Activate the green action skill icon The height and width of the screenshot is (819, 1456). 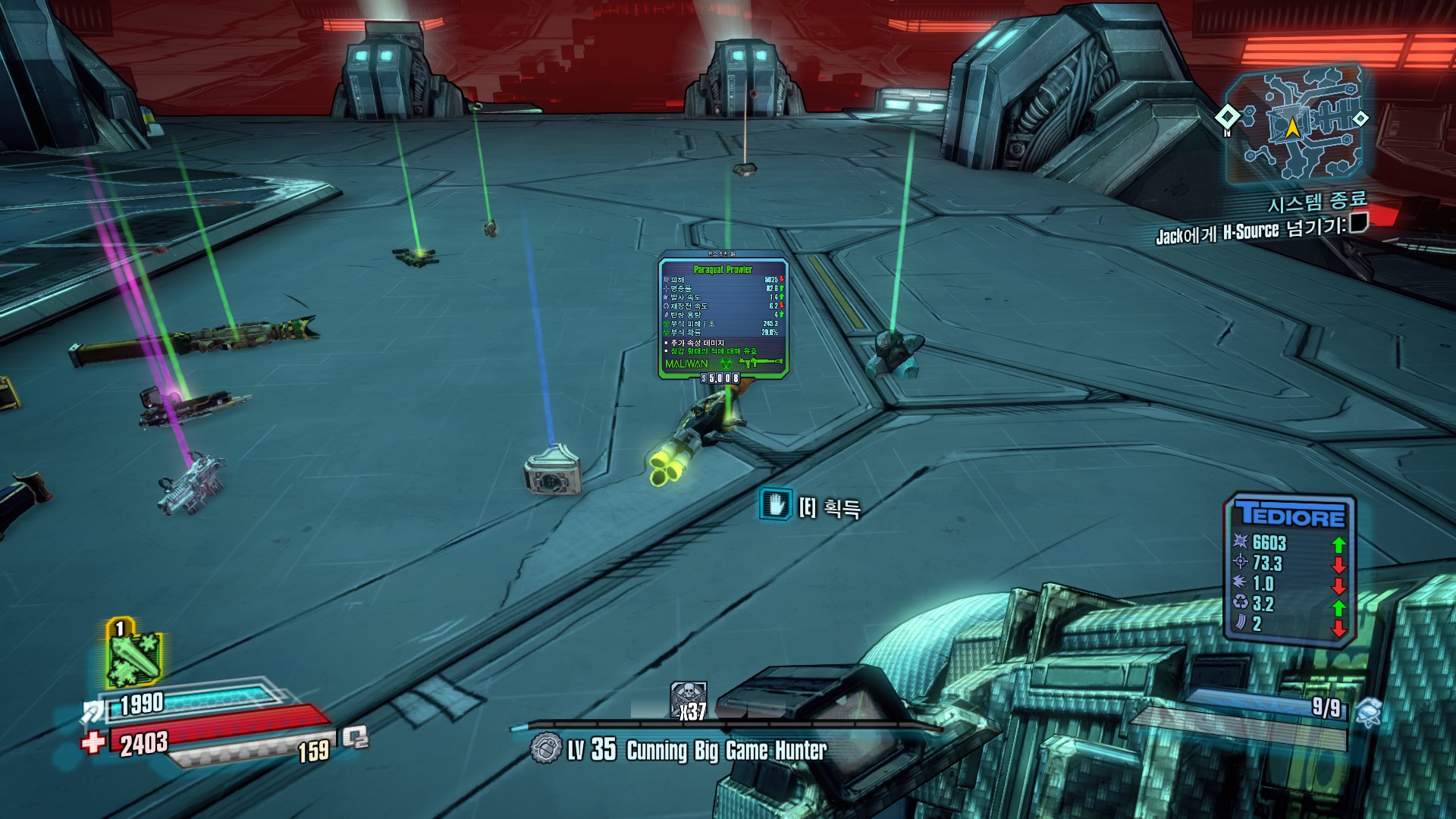click(x=133, y=656)
